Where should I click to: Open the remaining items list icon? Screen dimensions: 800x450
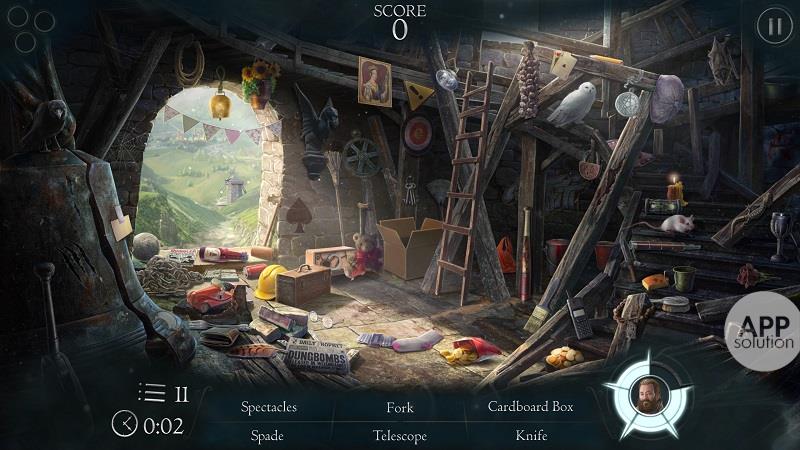tap(152, 393)
